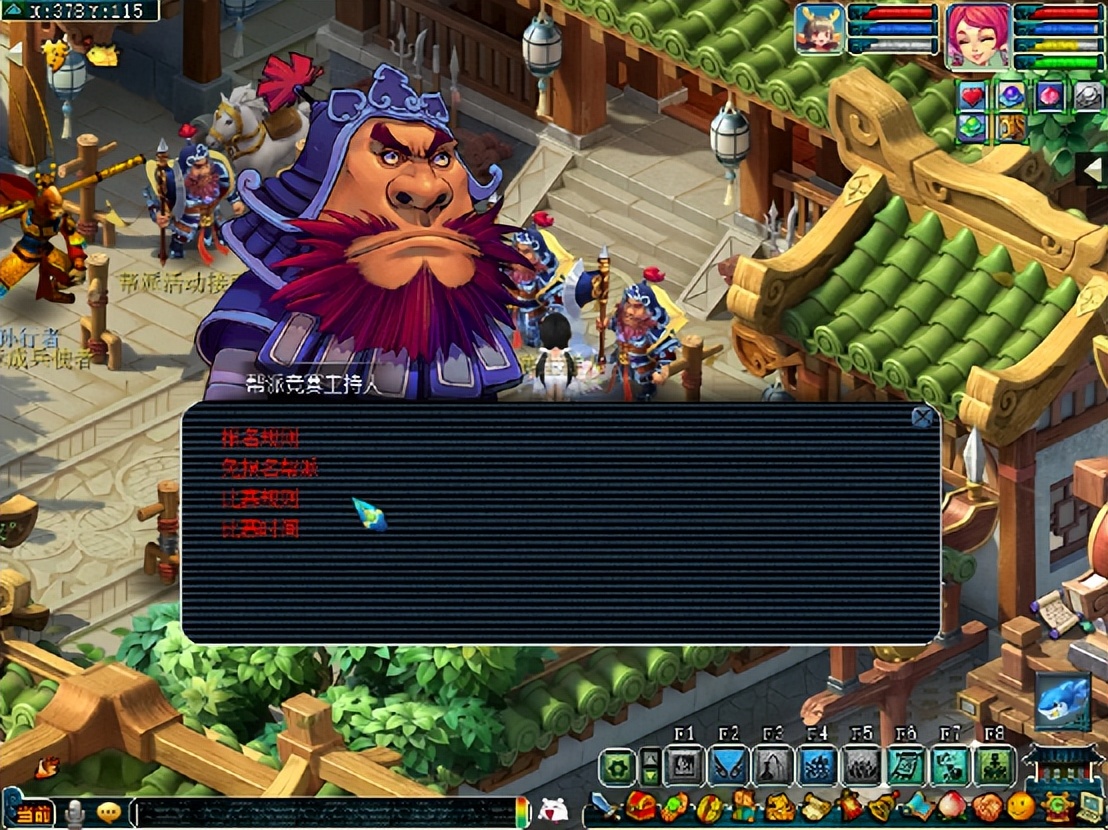
Task: Use the F4 blue flames skill
Action: (x=818, y=766)
